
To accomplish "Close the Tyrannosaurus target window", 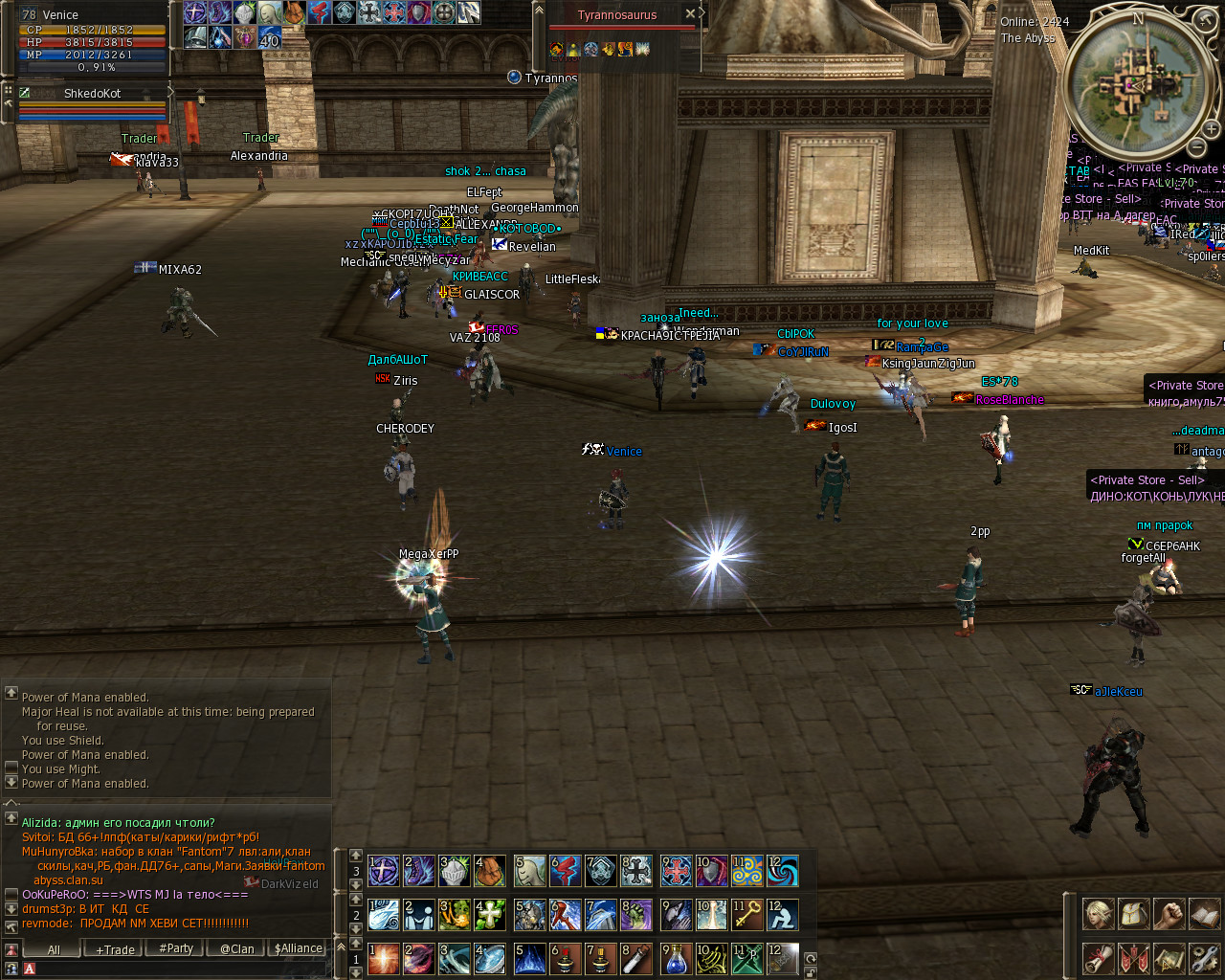I will point(690,14).
